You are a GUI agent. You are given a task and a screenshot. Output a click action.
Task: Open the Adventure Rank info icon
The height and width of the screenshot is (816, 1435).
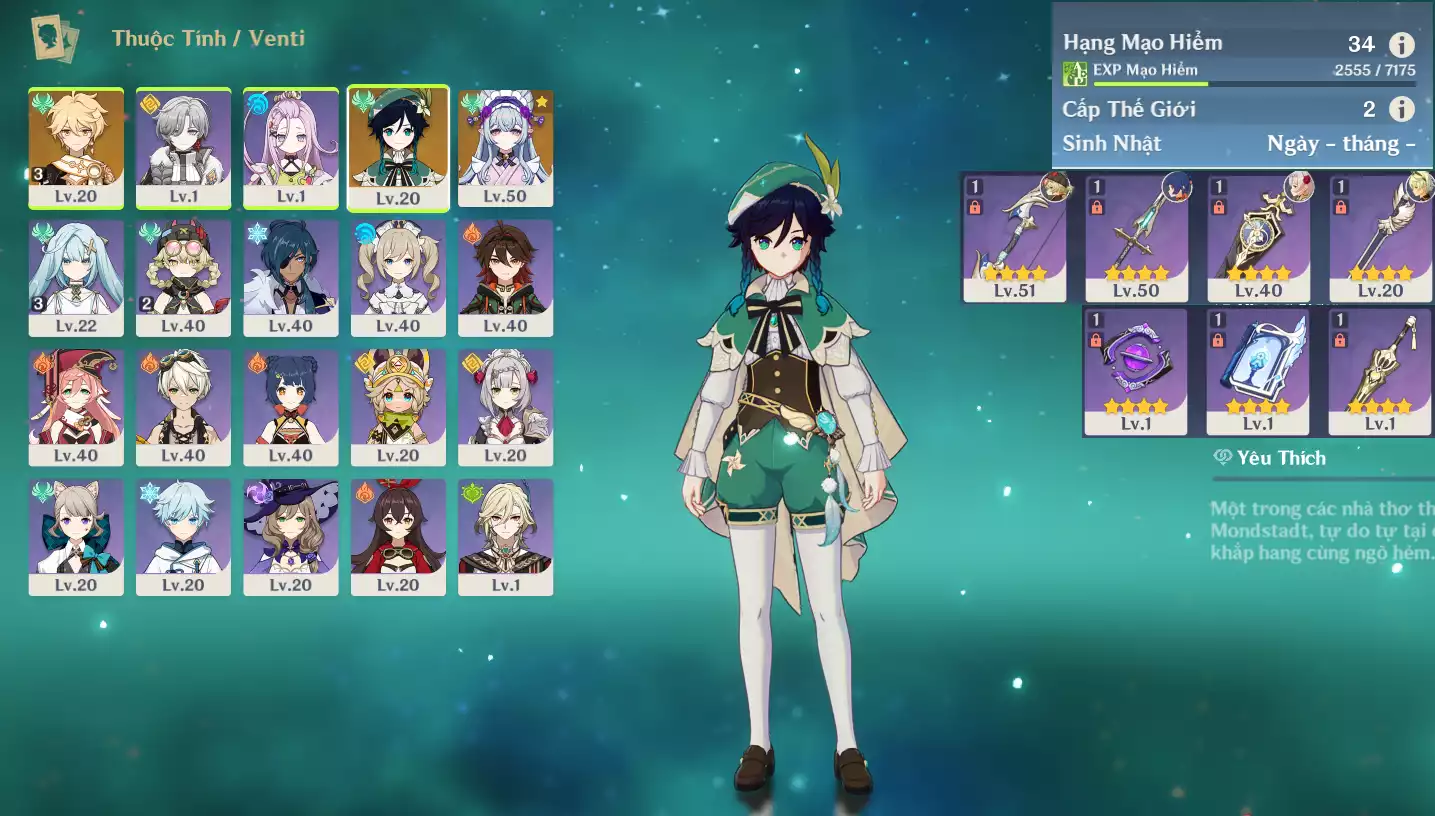1402,44
